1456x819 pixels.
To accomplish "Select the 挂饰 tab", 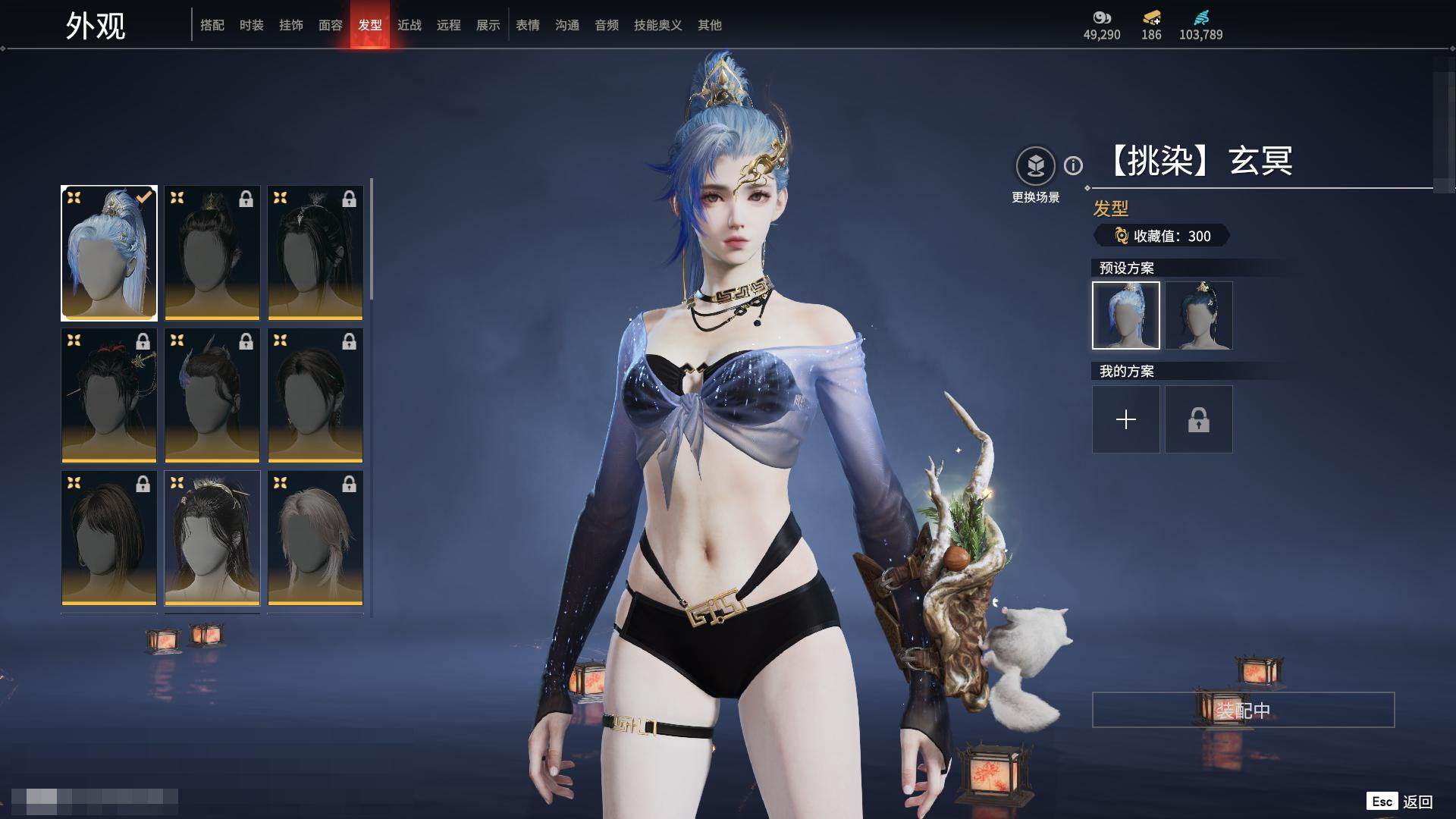I will click(291, 25).
